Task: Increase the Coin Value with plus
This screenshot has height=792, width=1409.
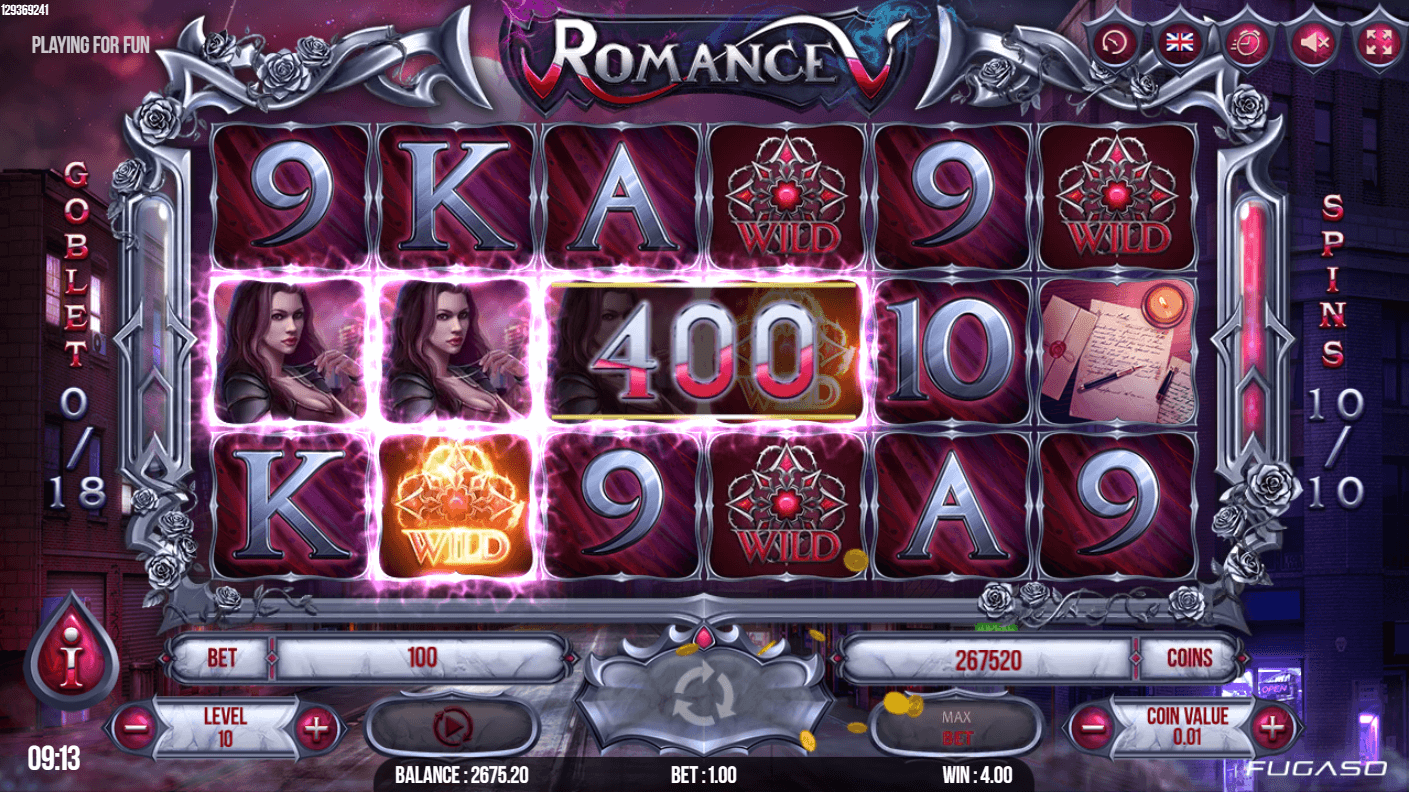Action: pyautogui.click(x=1272, y=726)
